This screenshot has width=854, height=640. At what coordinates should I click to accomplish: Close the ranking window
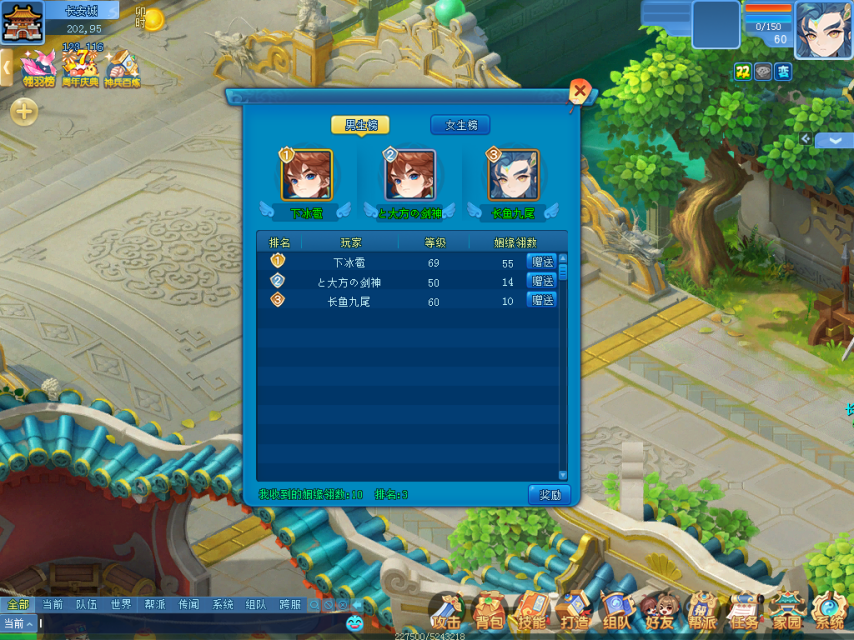579,92
